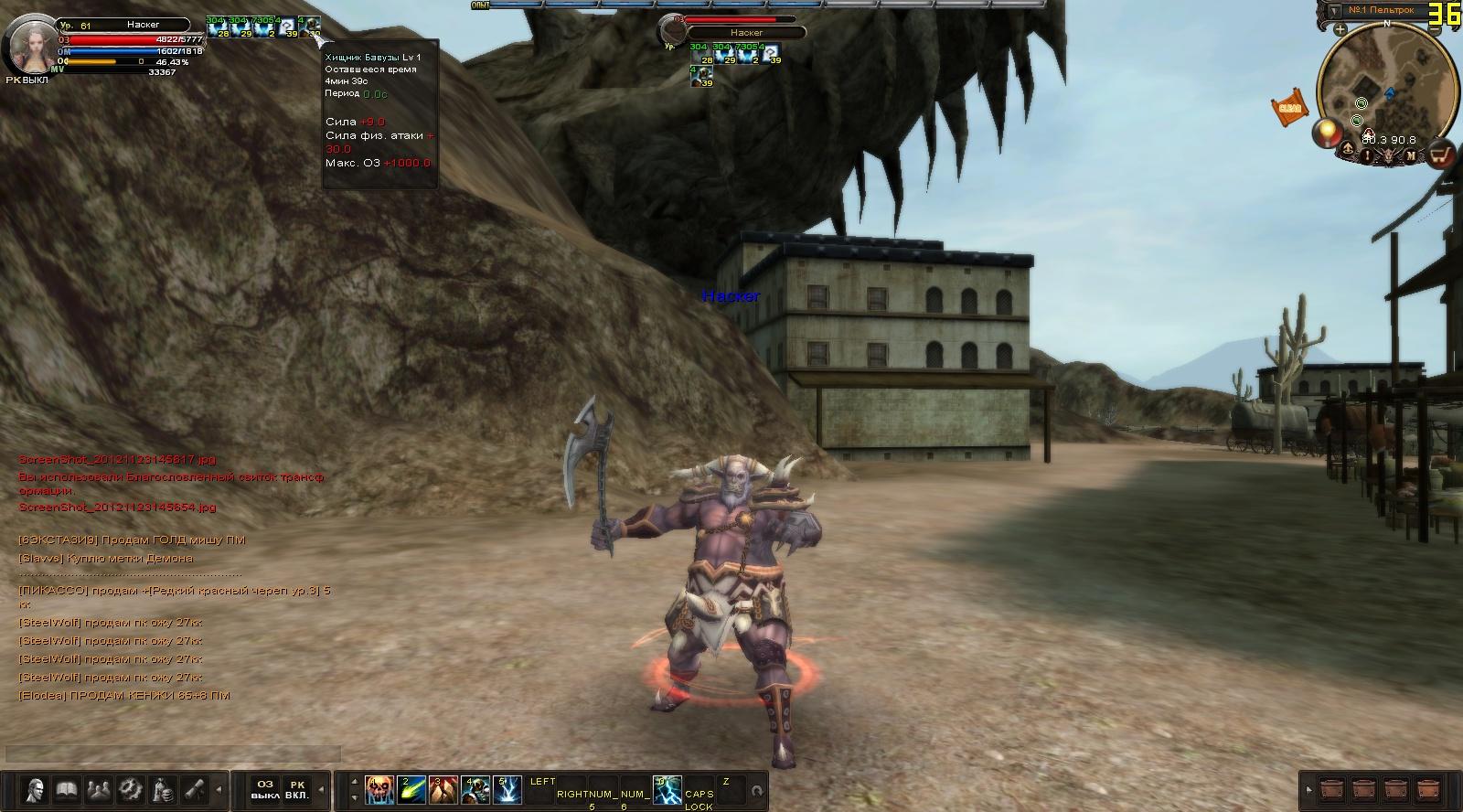The width and height of the screenshot is (1463, 812).
Task: Open the money bag and coins menu
Action: [x=162, y=789]
